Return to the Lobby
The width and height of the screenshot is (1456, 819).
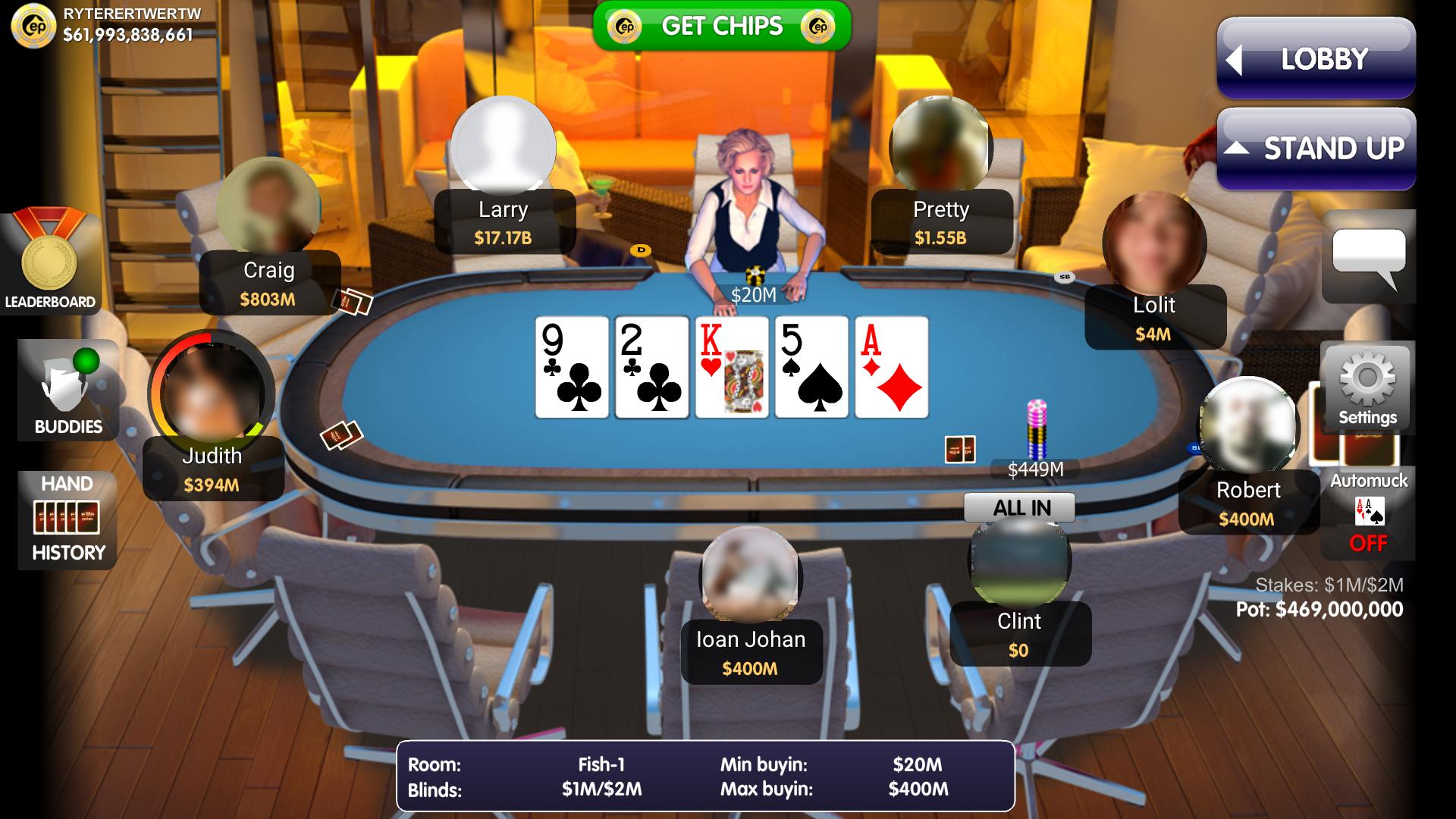(1316, 58)
